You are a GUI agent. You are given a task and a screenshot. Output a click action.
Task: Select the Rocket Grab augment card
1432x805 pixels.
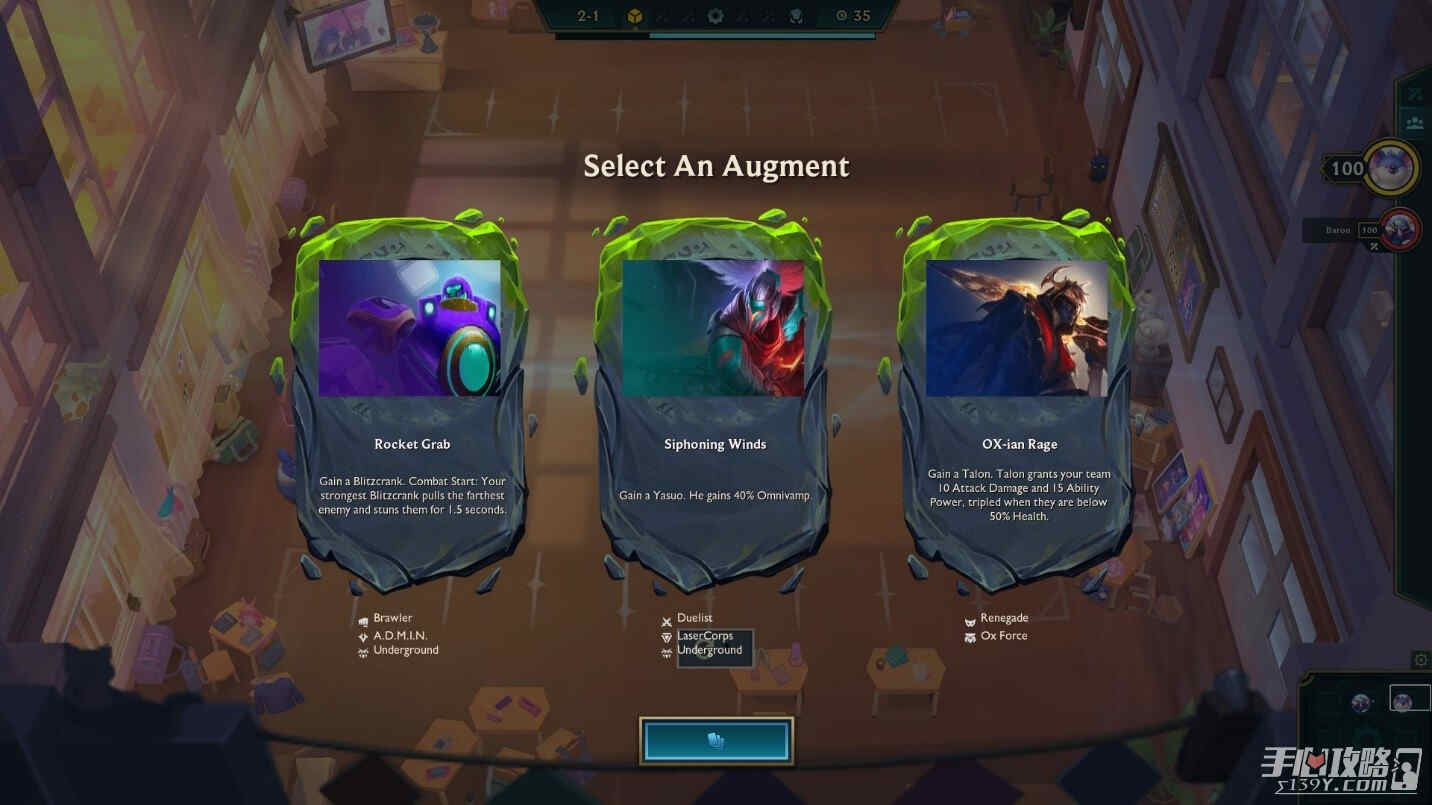pos(411,400)
